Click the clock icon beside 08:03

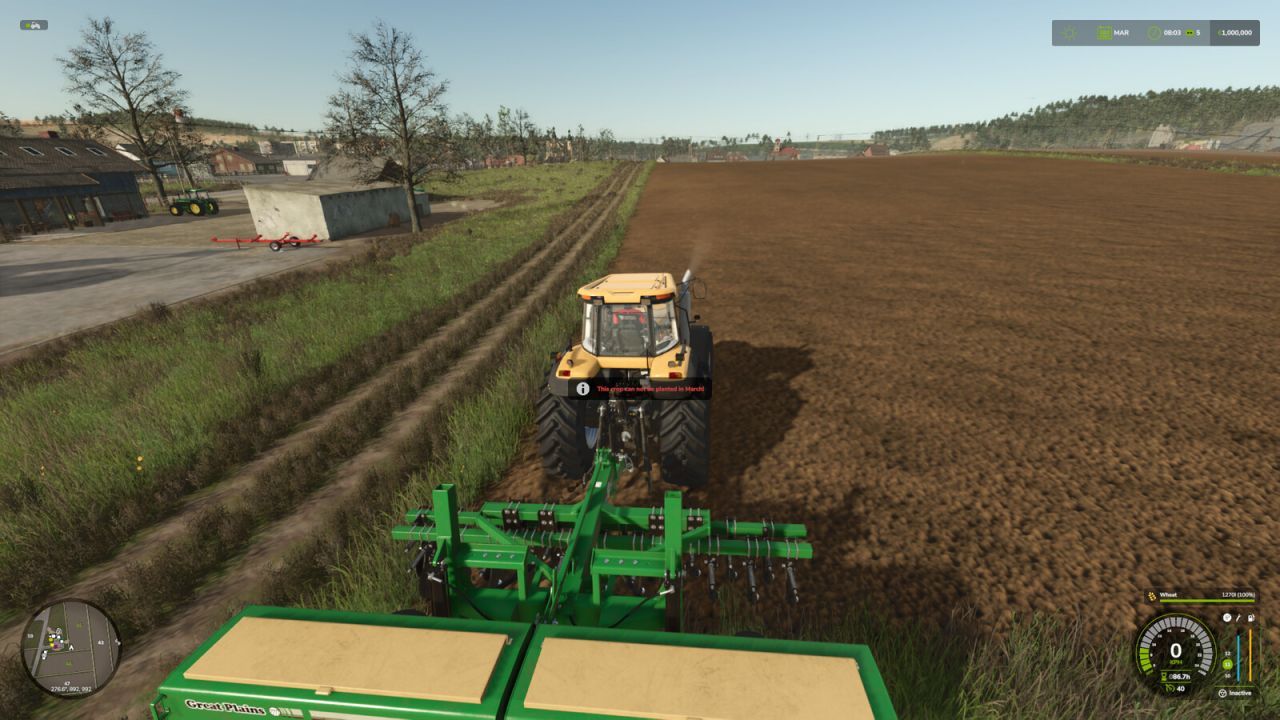pos(1154,32)
